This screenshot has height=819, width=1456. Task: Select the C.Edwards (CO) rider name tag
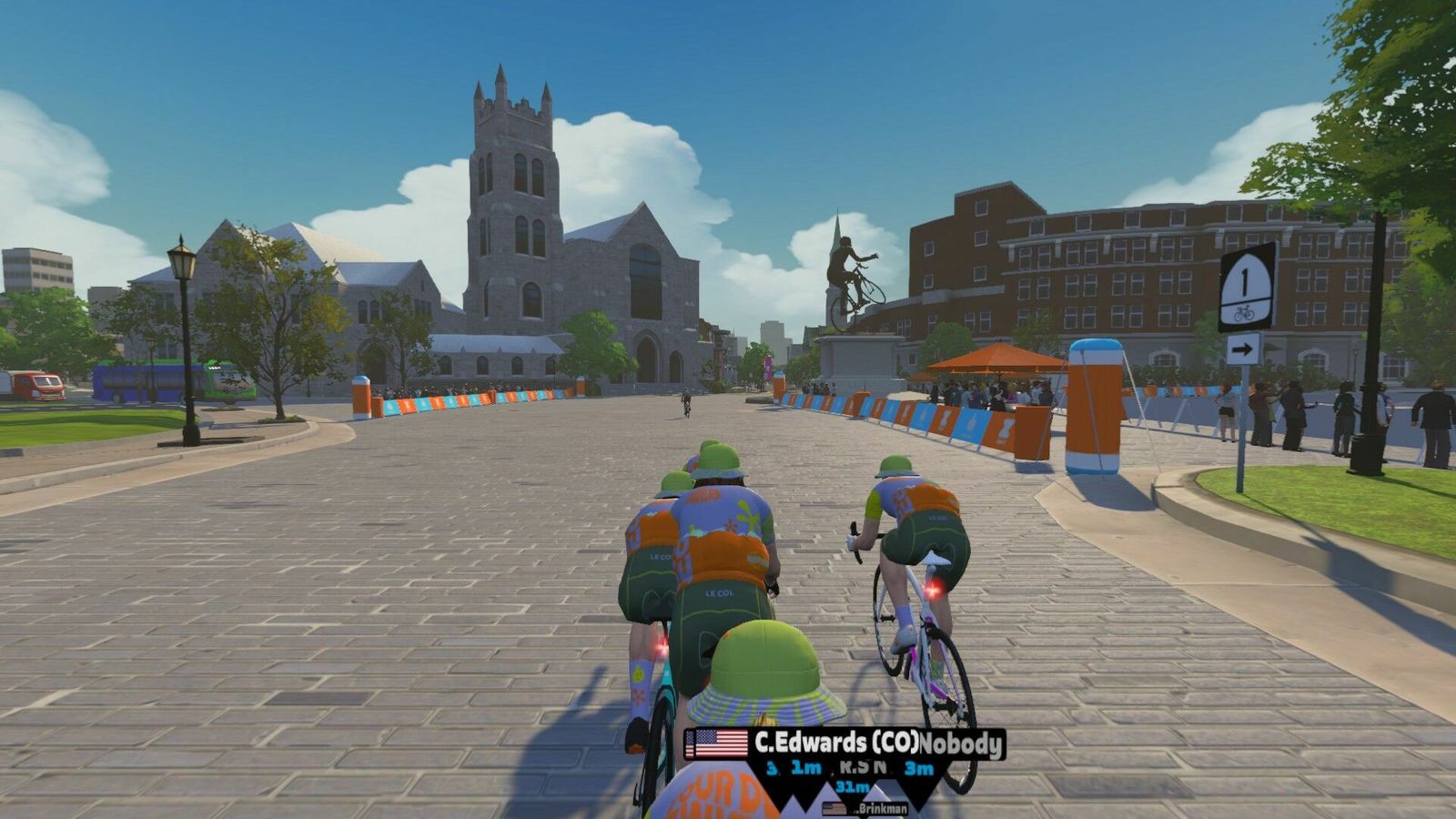[x=835, y=743]
